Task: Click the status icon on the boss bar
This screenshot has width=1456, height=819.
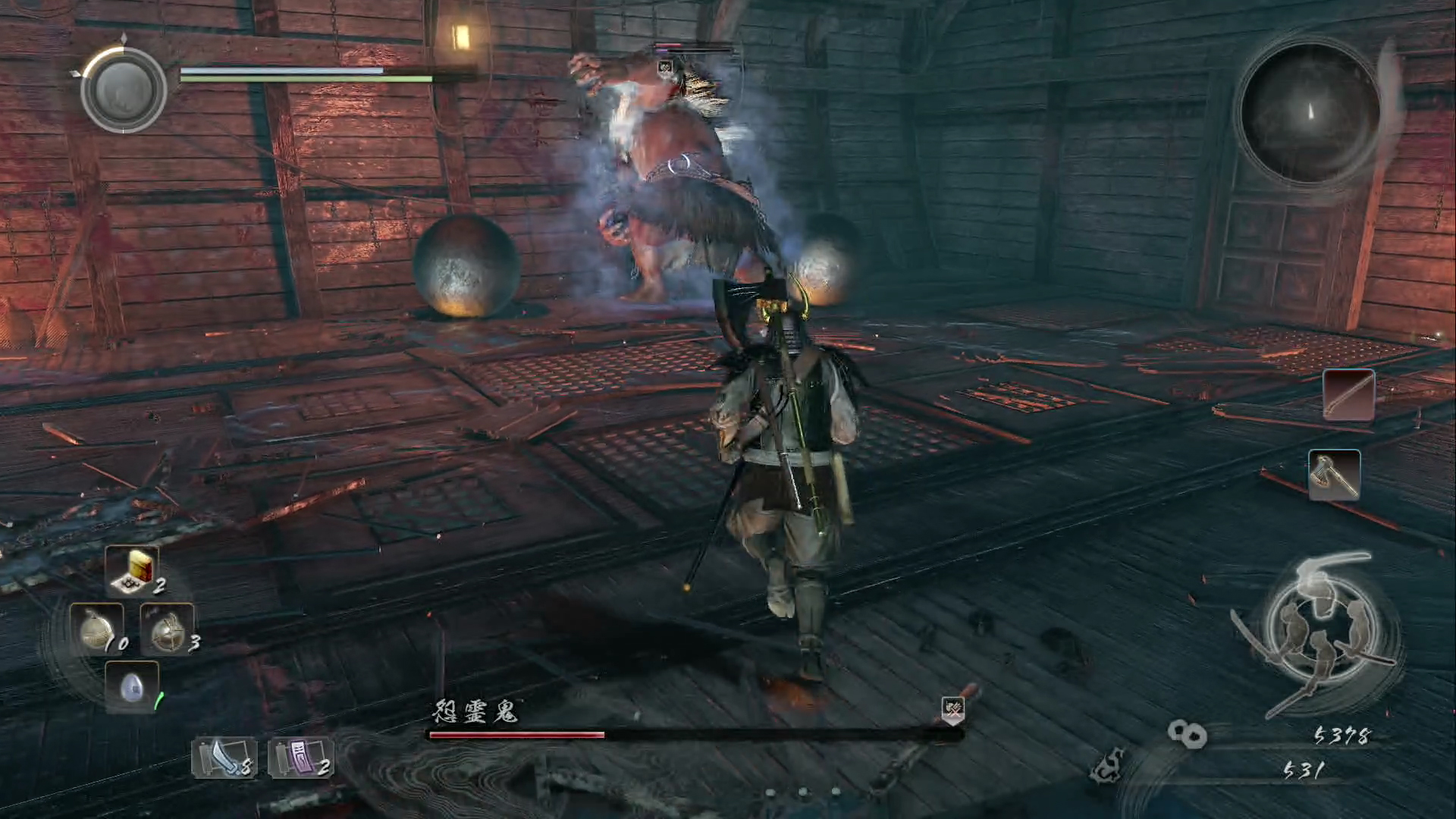Action: [x=953, y=710]
